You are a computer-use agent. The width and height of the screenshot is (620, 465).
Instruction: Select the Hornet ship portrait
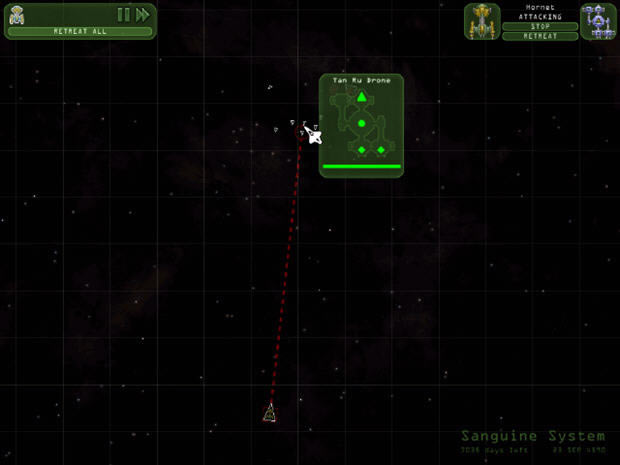(x=482, y=21)
